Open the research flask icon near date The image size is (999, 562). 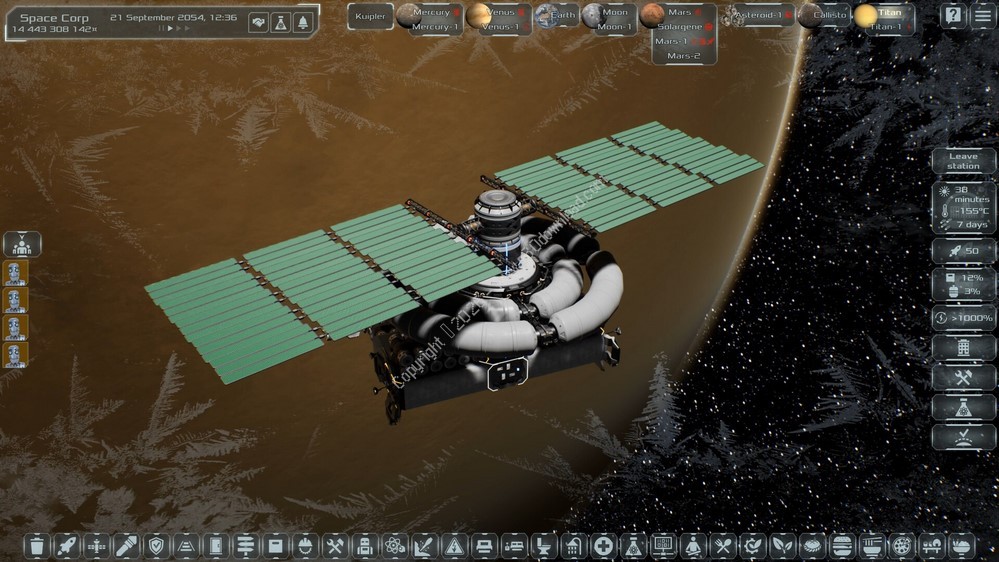(x=281, y=22)
